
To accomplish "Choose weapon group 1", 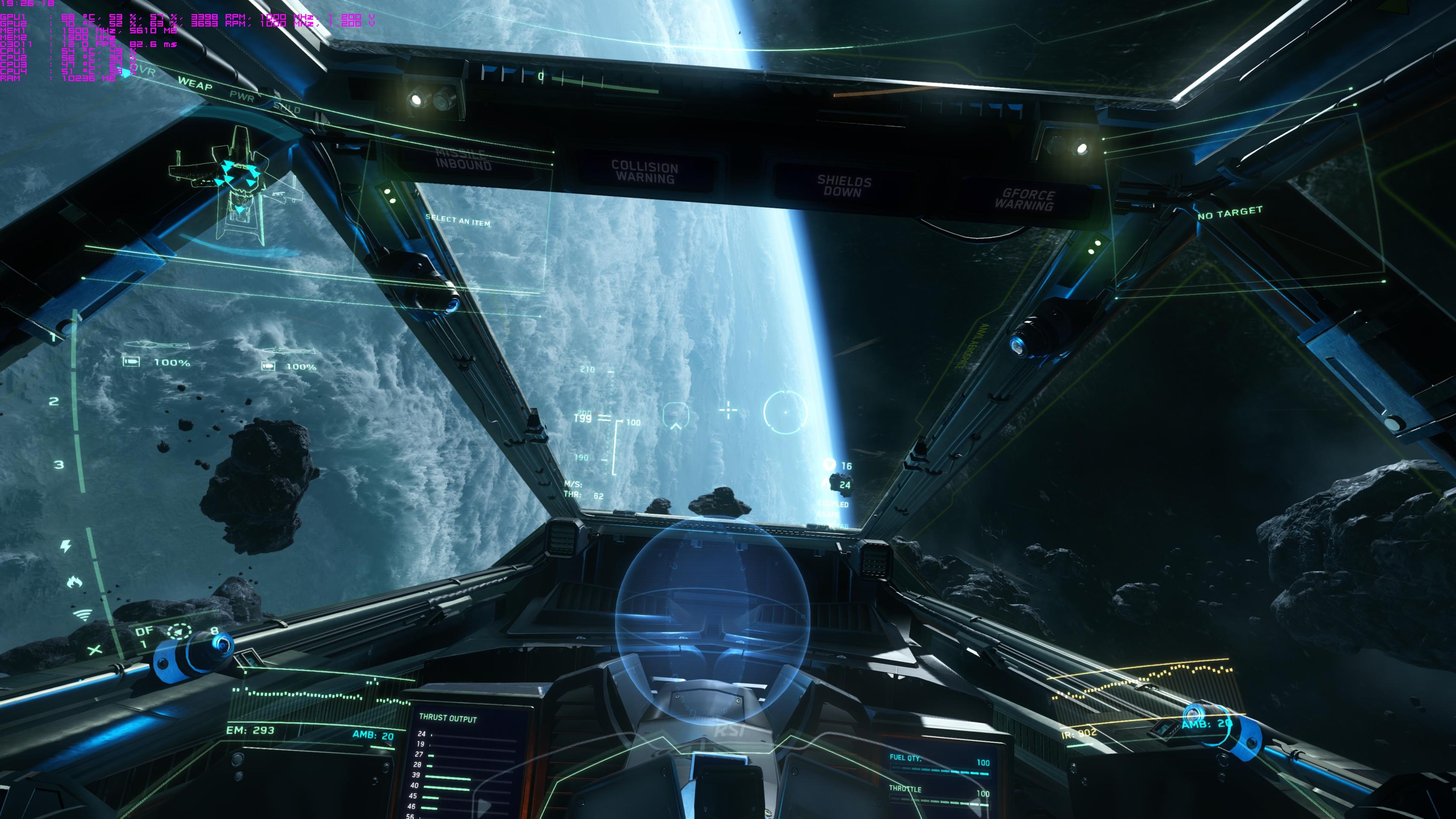I will (54, 338).
